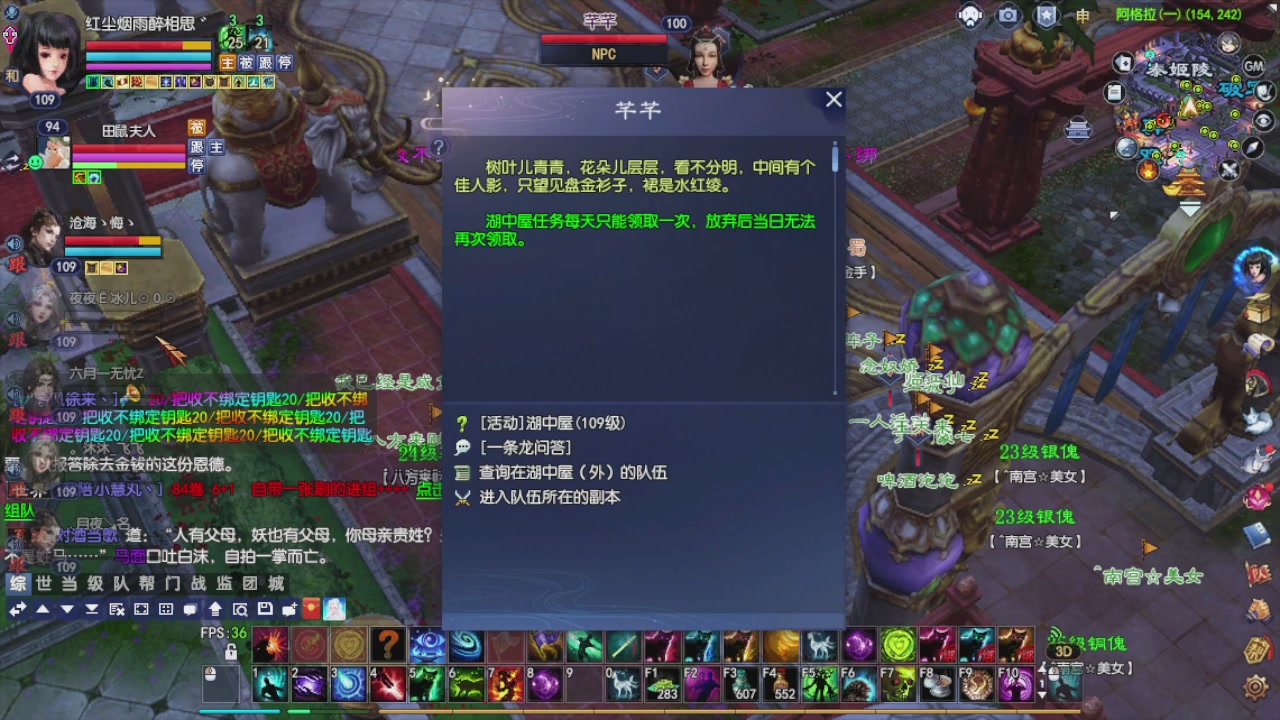Open the chat search magnifier icon

tap(240, 609)
